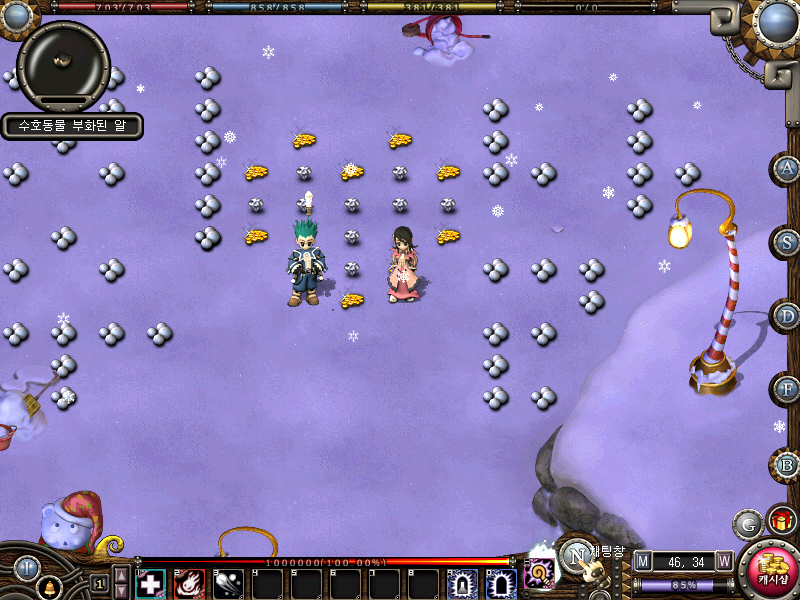Image resolution: width=800 pixels, height=600 pixels.
Task: Open the round G menu button
Action: pyautogui.click(x=748, y=523)
